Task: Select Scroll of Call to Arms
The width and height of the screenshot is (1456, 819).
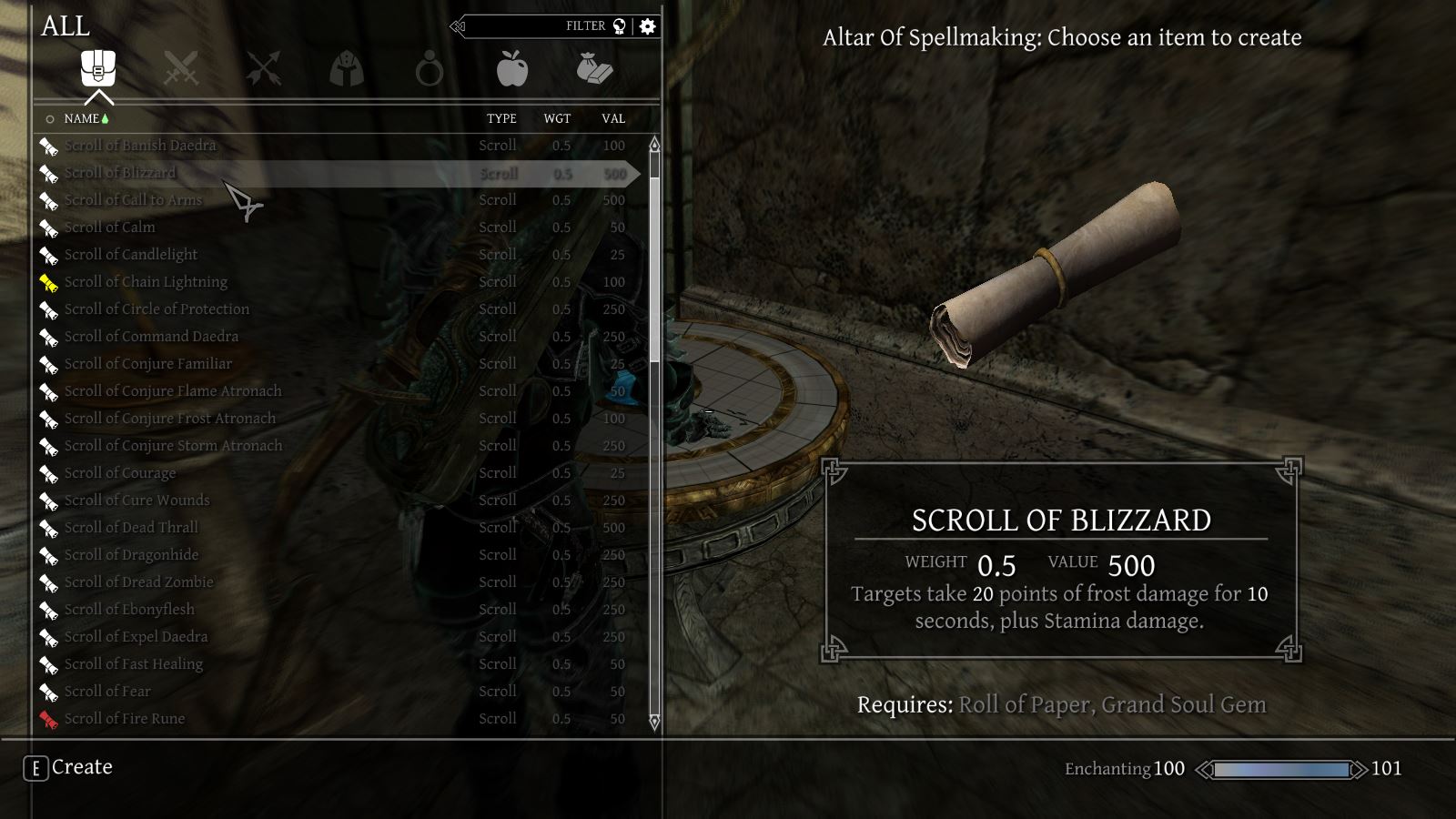Action: coord(133,200)
